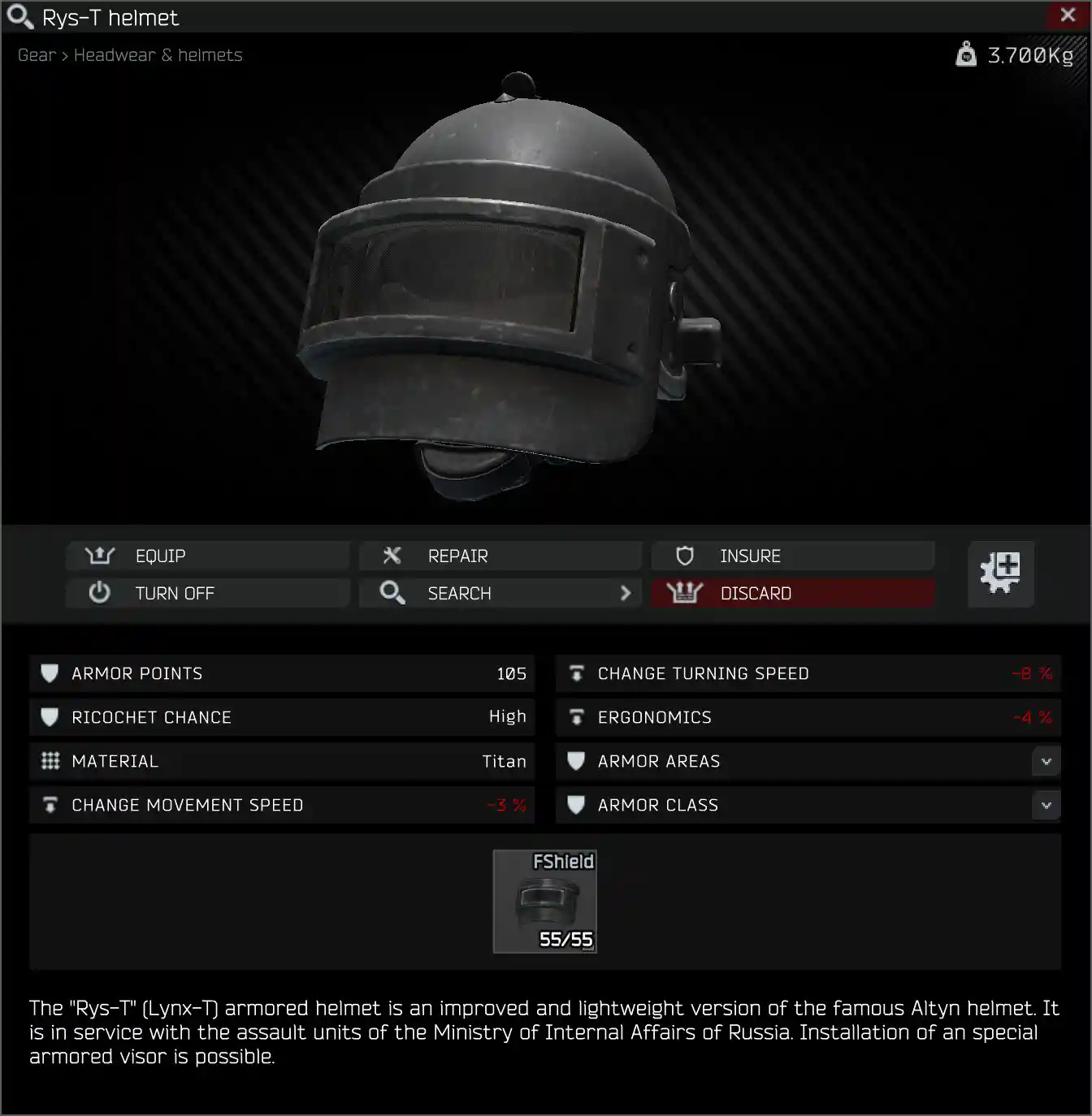This screenshot has height=1116, width=1092.
Task: Toggle the helmet off with Turn Off
Action: pos(175,593)
